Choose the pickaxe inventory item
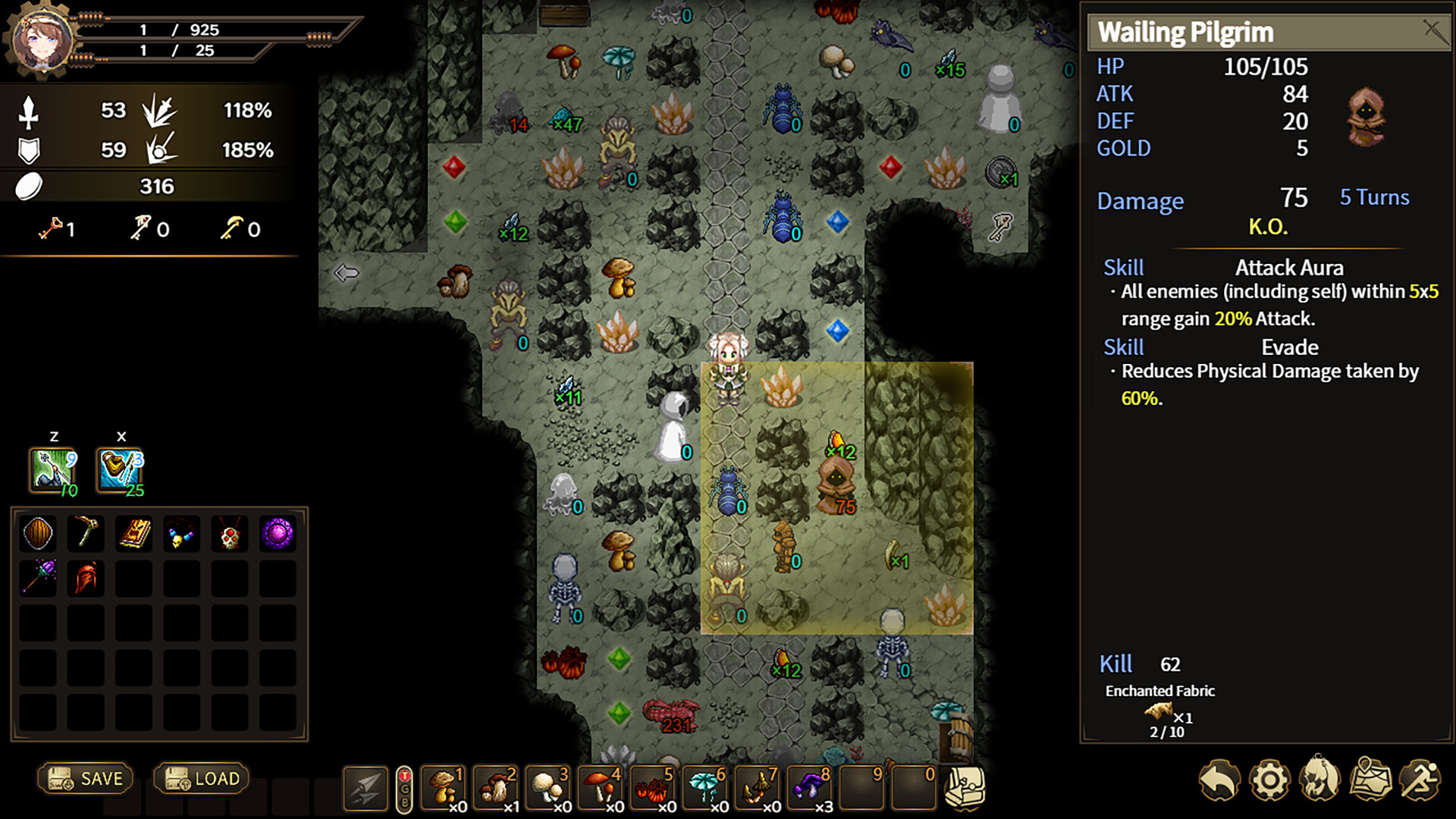Image resolution: width=1456 pixels, height=819 pixels. tap(86, 534)
